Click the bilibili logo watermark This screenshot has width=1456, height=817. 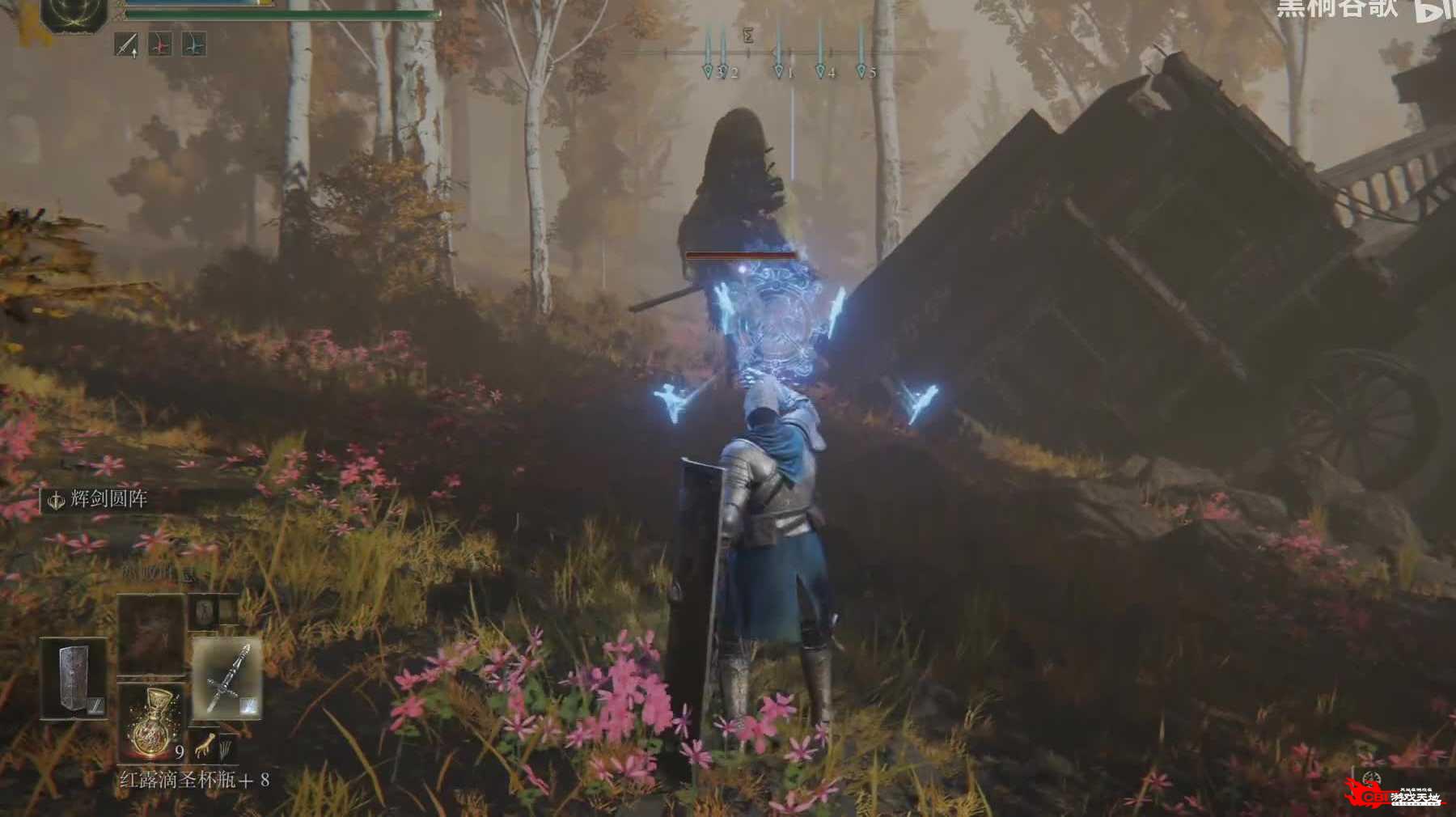coord(1436,10)
